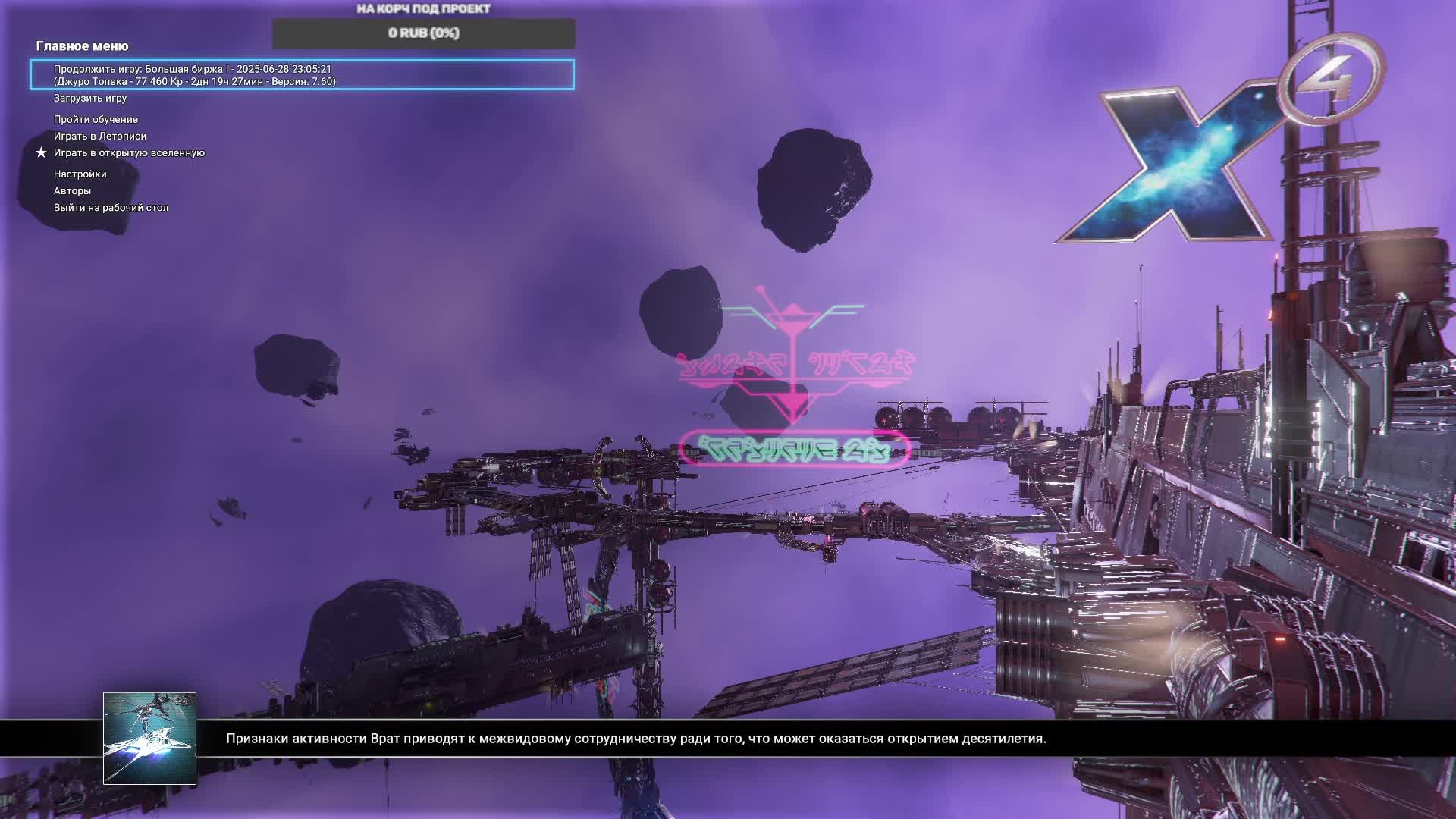The height and width of the screenshot is (819, 1456).
Task: Start Играть в открытую вселенную
Action: [129, 153]
